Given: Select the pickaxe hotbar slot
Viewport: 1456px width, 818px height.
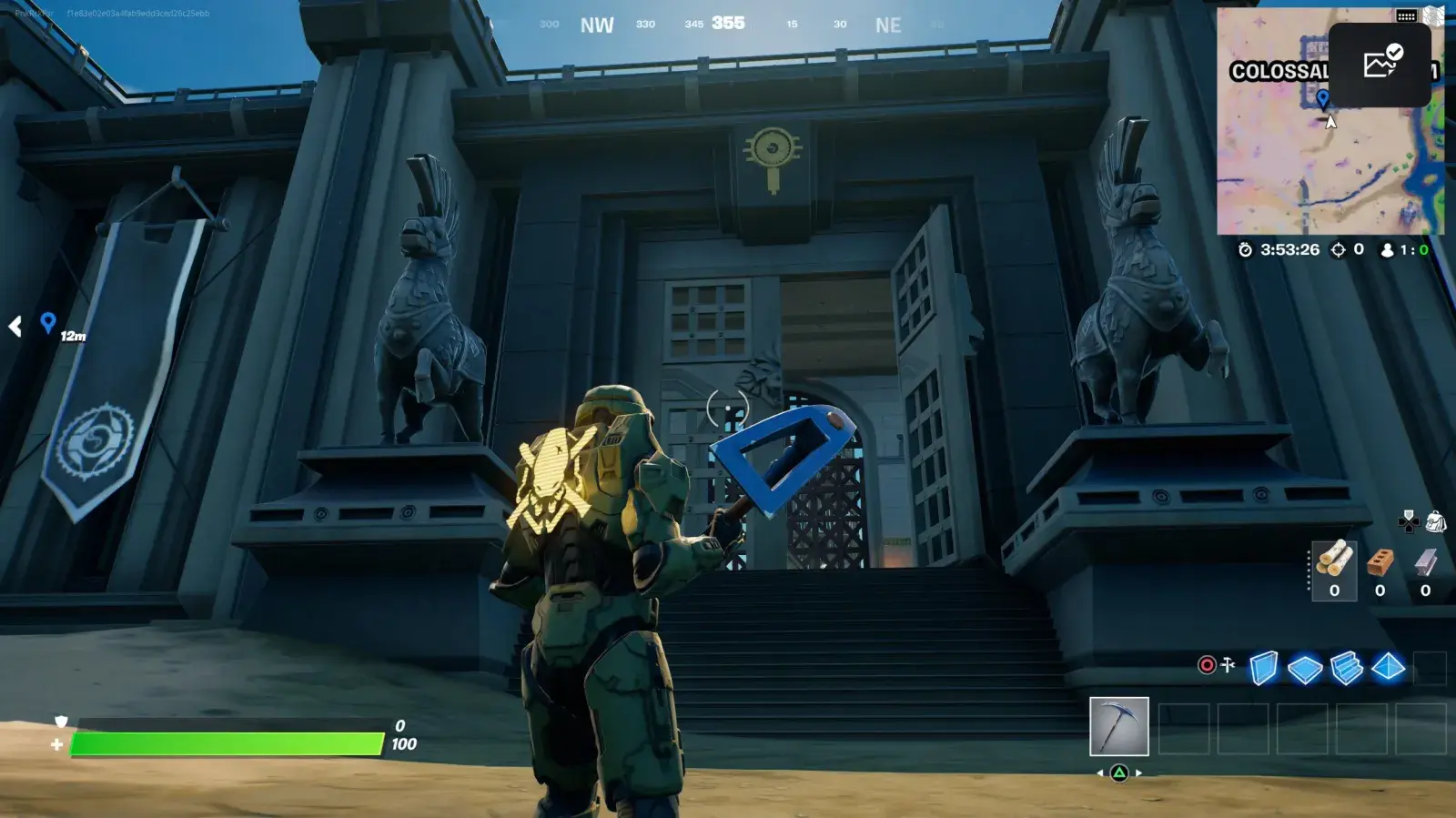Looking at the screenshot, I should tap(1118, 726).
